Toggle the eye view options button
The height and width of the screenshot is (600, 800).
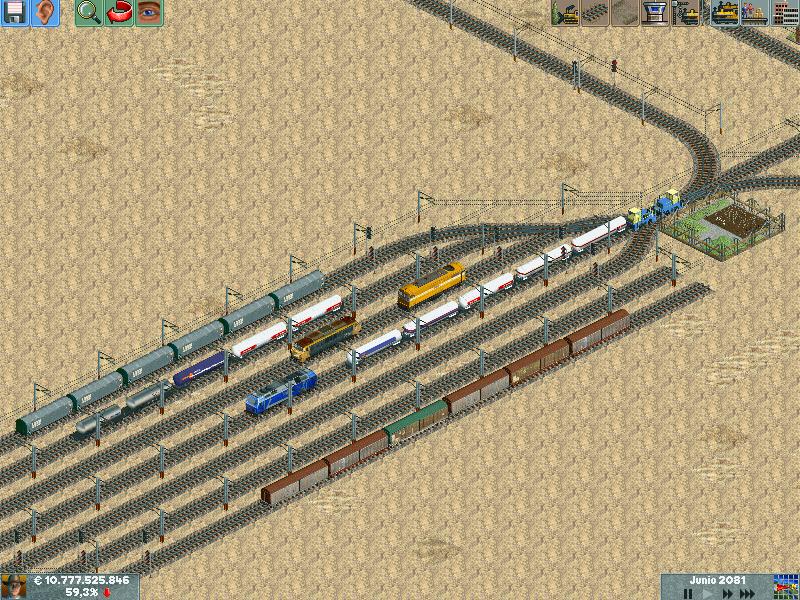coord(149,13)
